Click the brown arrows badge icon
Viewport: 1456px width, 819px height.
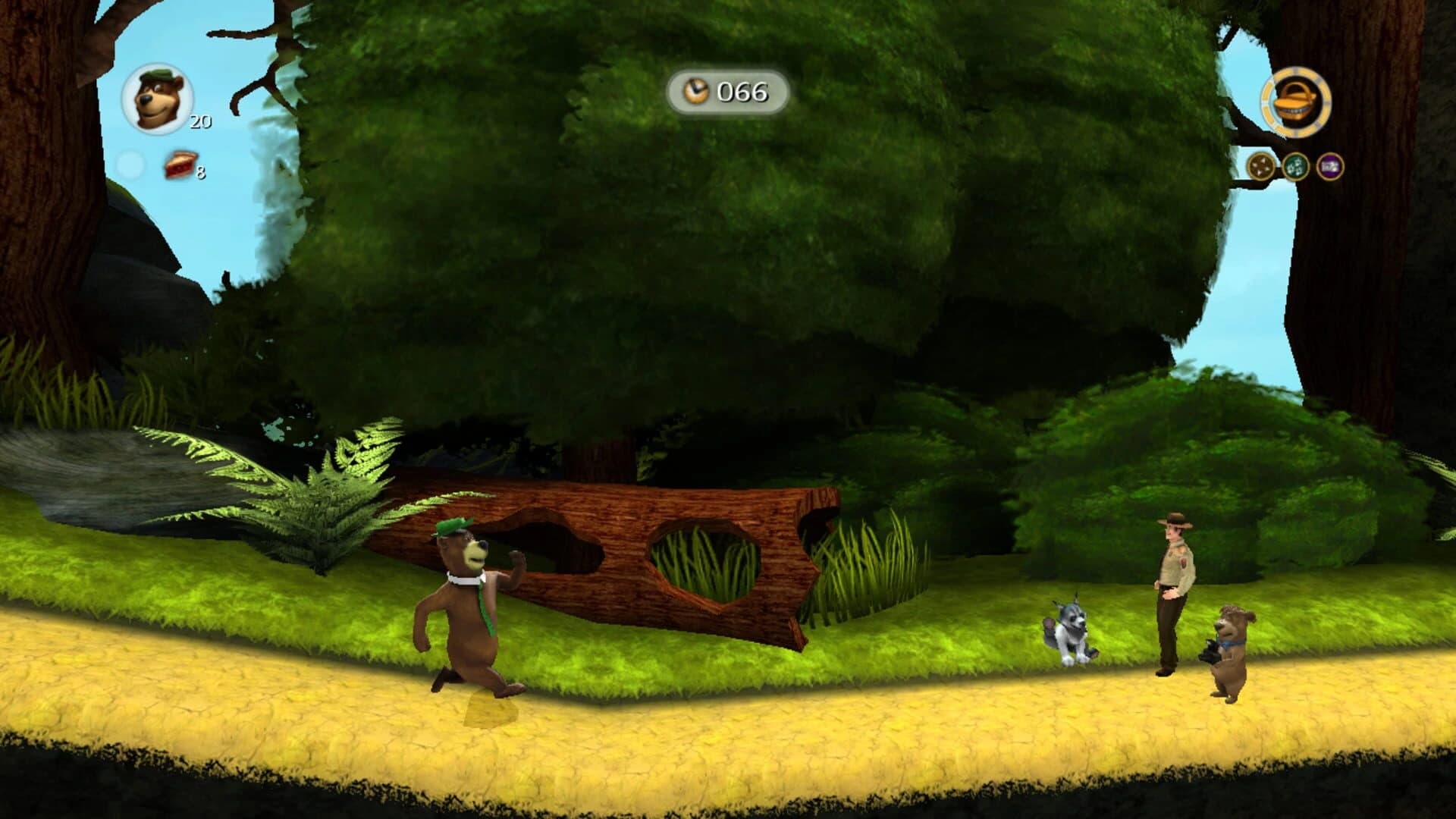[1259, 165]
